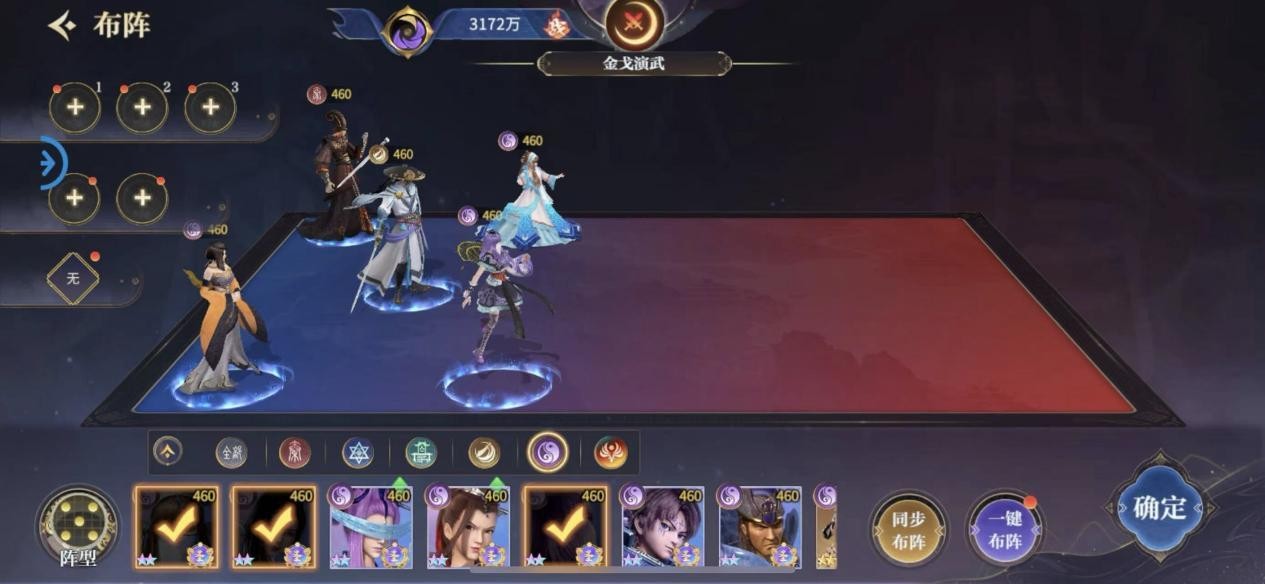This screenshot has width=1265, height=584.
Task: Filter by the red flame faction icon
Action: coord(610,453)
